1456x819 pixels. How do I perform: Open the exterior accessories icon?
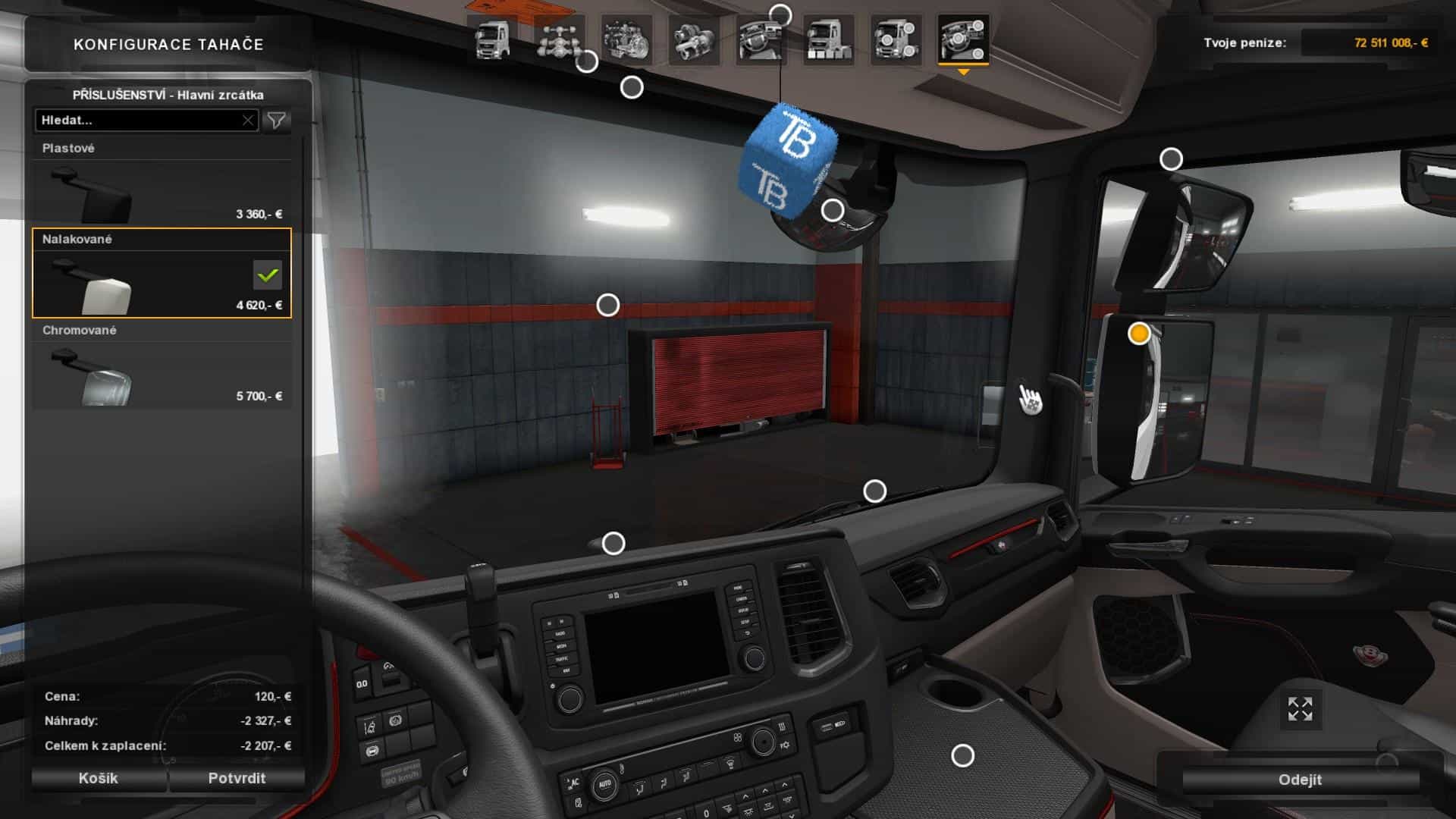tap(899, 38)
